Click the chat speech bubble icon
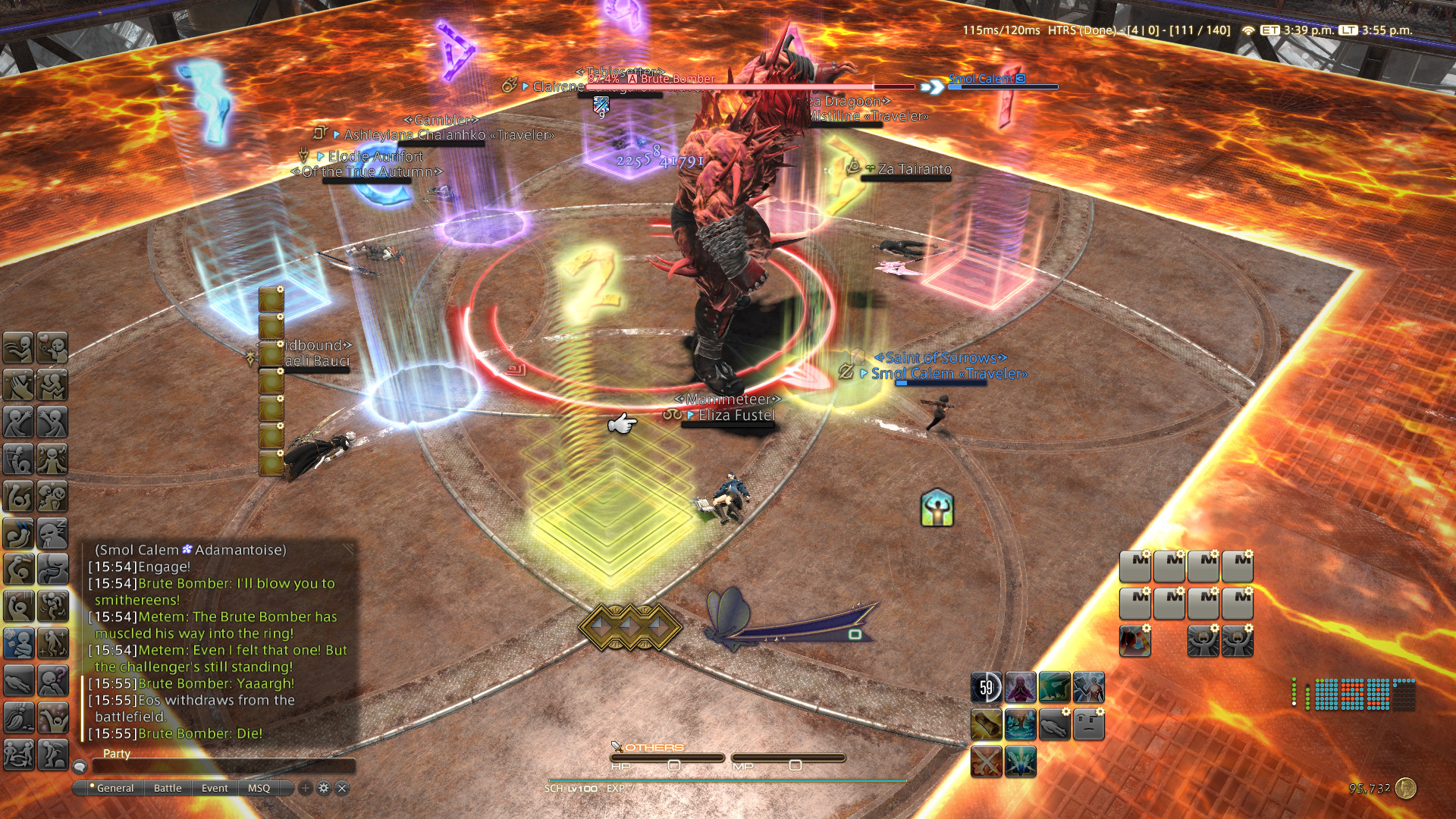The height and width of the screenshot is (819, 1456). pyautogui.click(x=80, y=767)
